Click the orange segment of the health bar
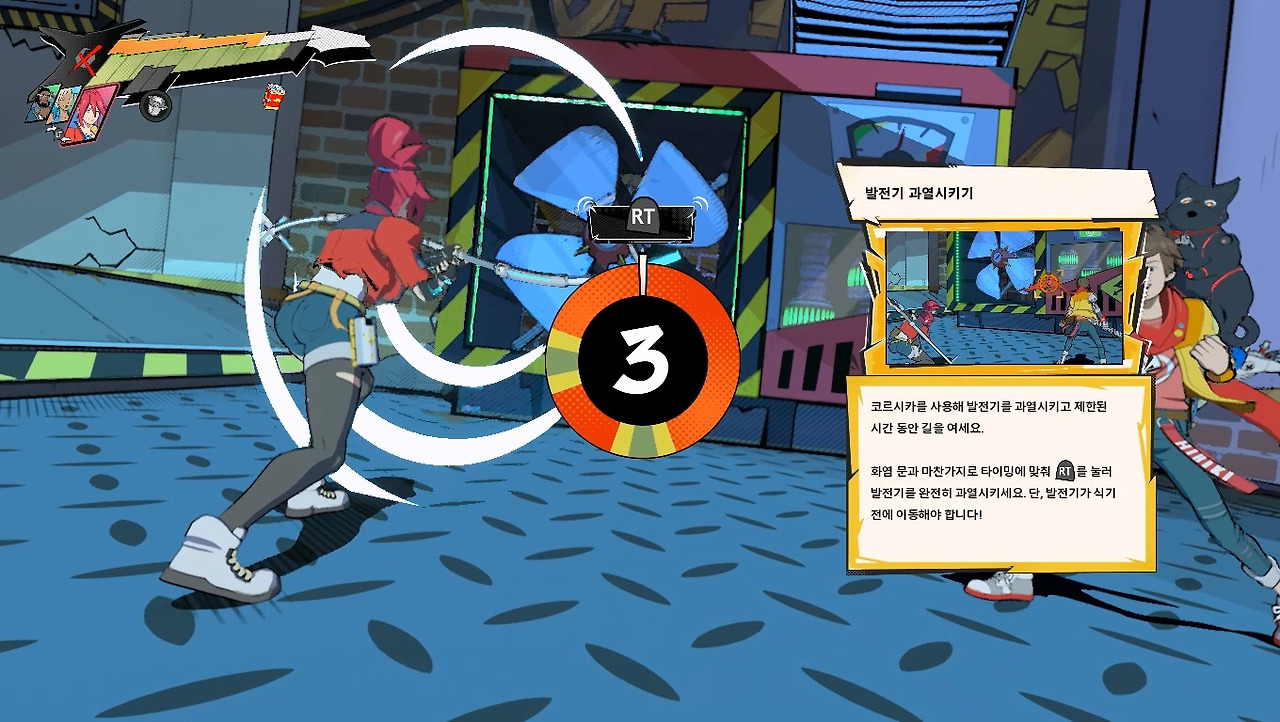This screenshot has width=1280, height=722. point(188,41)
